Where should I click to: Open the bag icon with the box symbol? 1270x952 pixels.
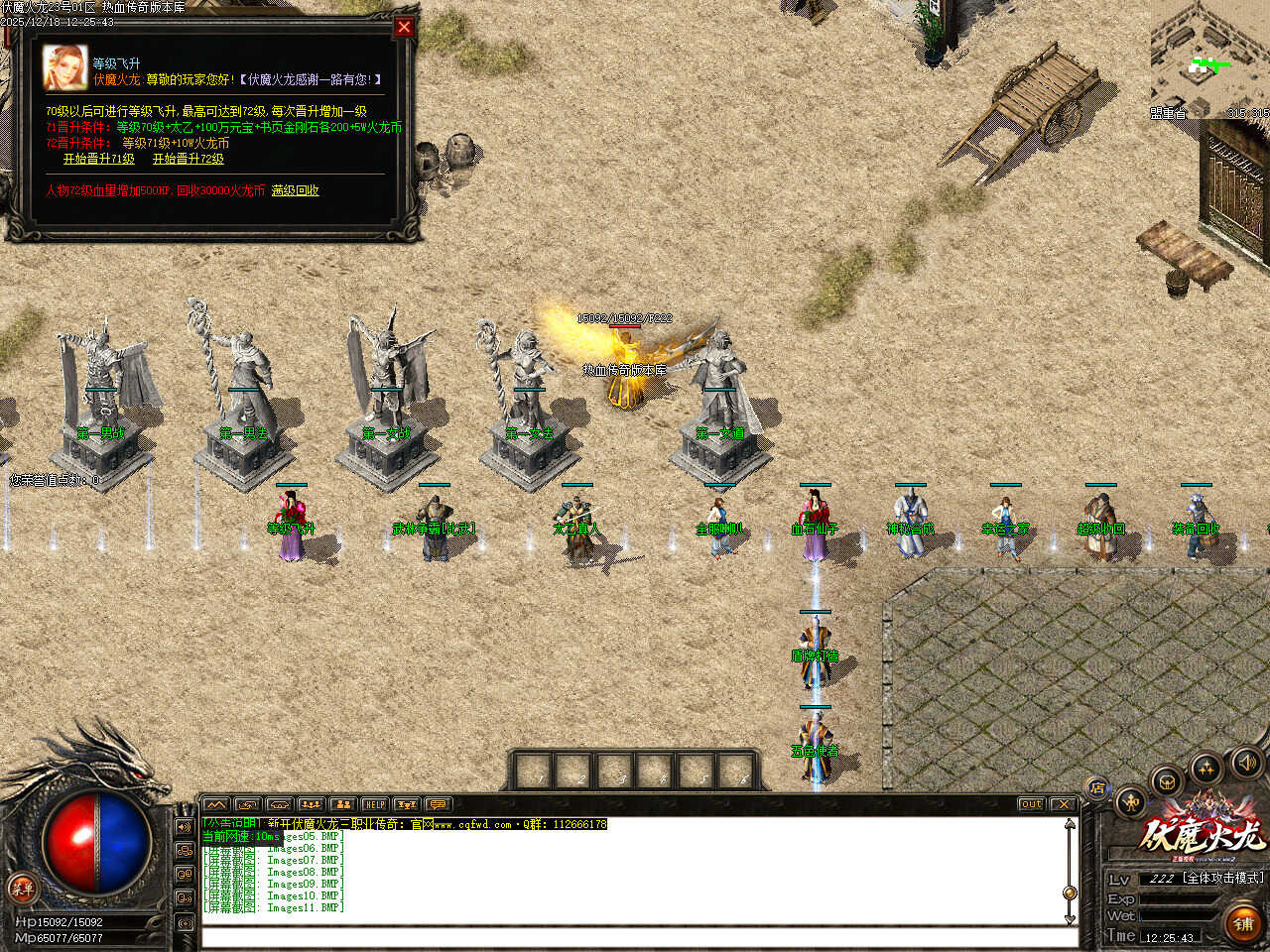click(x=1167, y=781)
